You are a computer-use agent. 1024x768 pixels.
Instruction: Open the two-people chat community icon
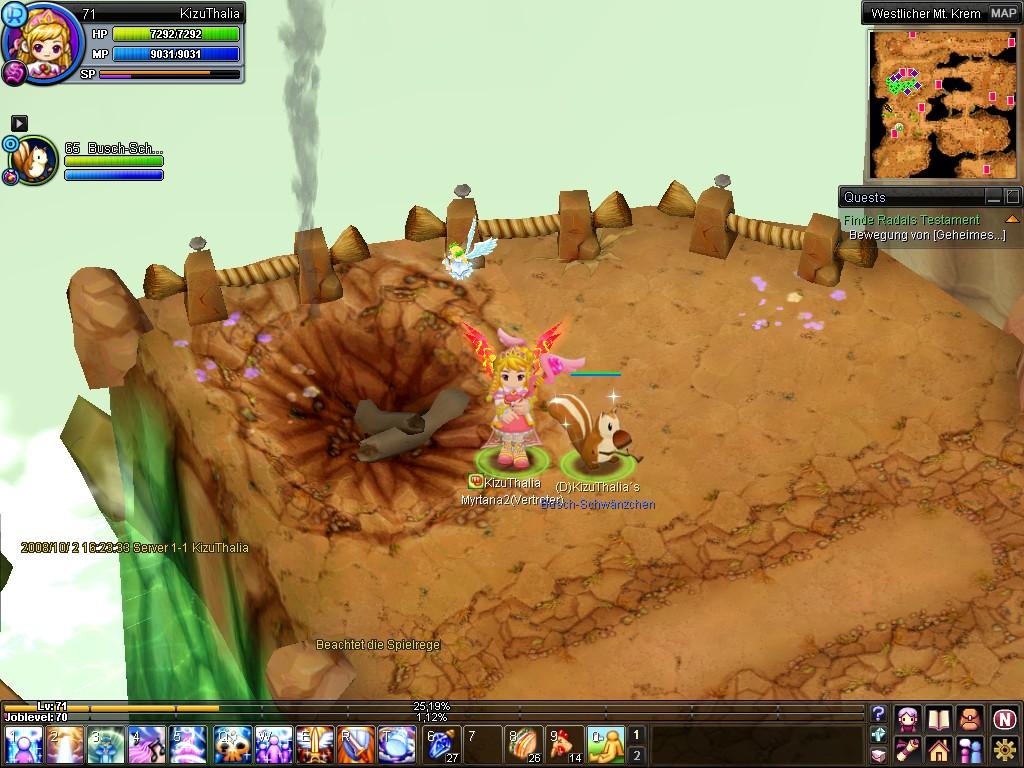tap(970, 749)
